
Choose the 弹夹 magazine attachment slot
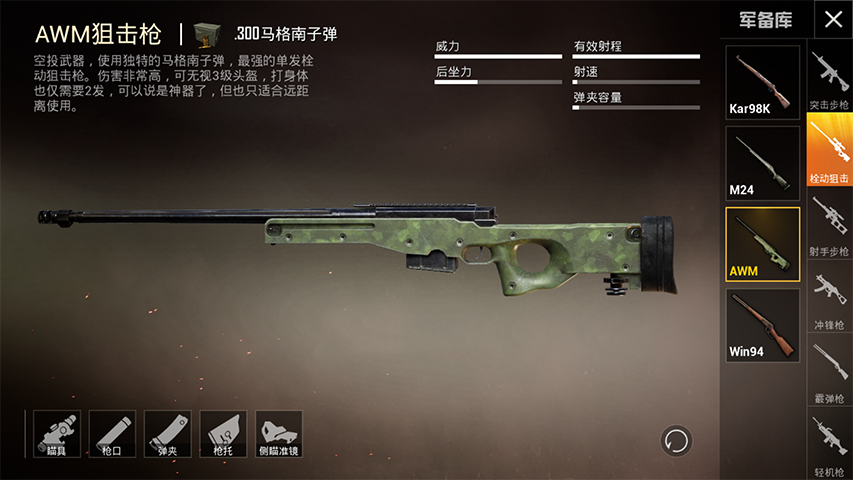tap(167, 433)
